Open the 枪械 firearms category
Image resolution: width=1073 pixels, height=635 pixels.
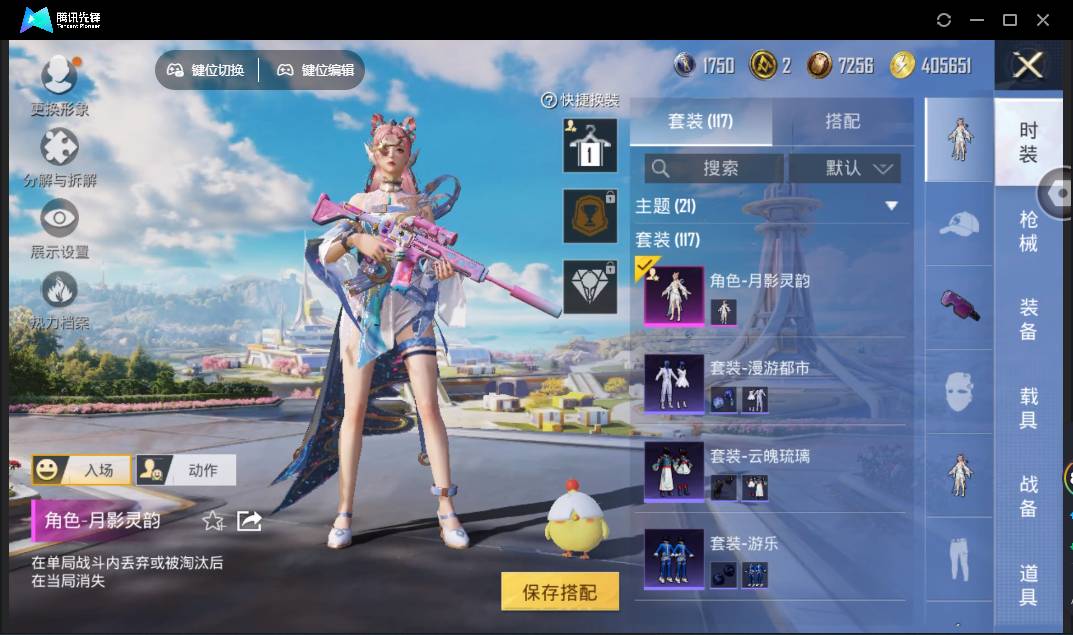point(1028,231)
